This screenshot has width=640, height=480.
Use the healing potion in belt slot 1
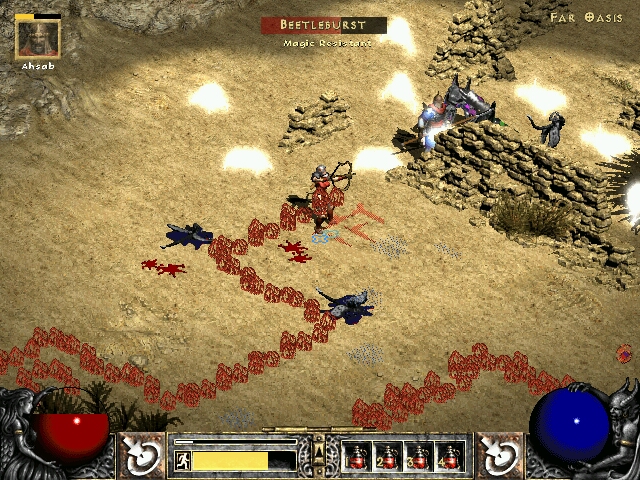click(x=357, y=456)
